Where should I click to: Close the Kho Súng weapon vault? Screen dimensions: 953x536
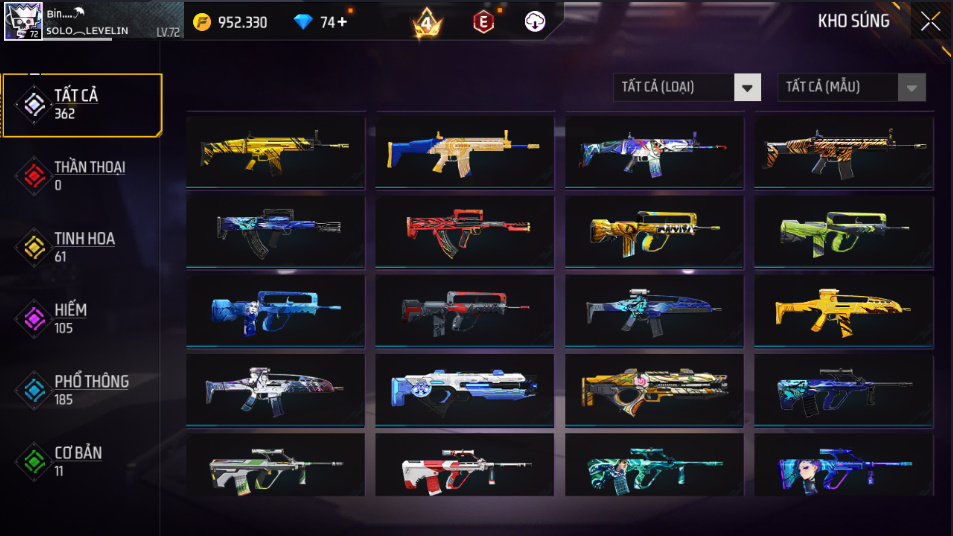tap(930, 21)
